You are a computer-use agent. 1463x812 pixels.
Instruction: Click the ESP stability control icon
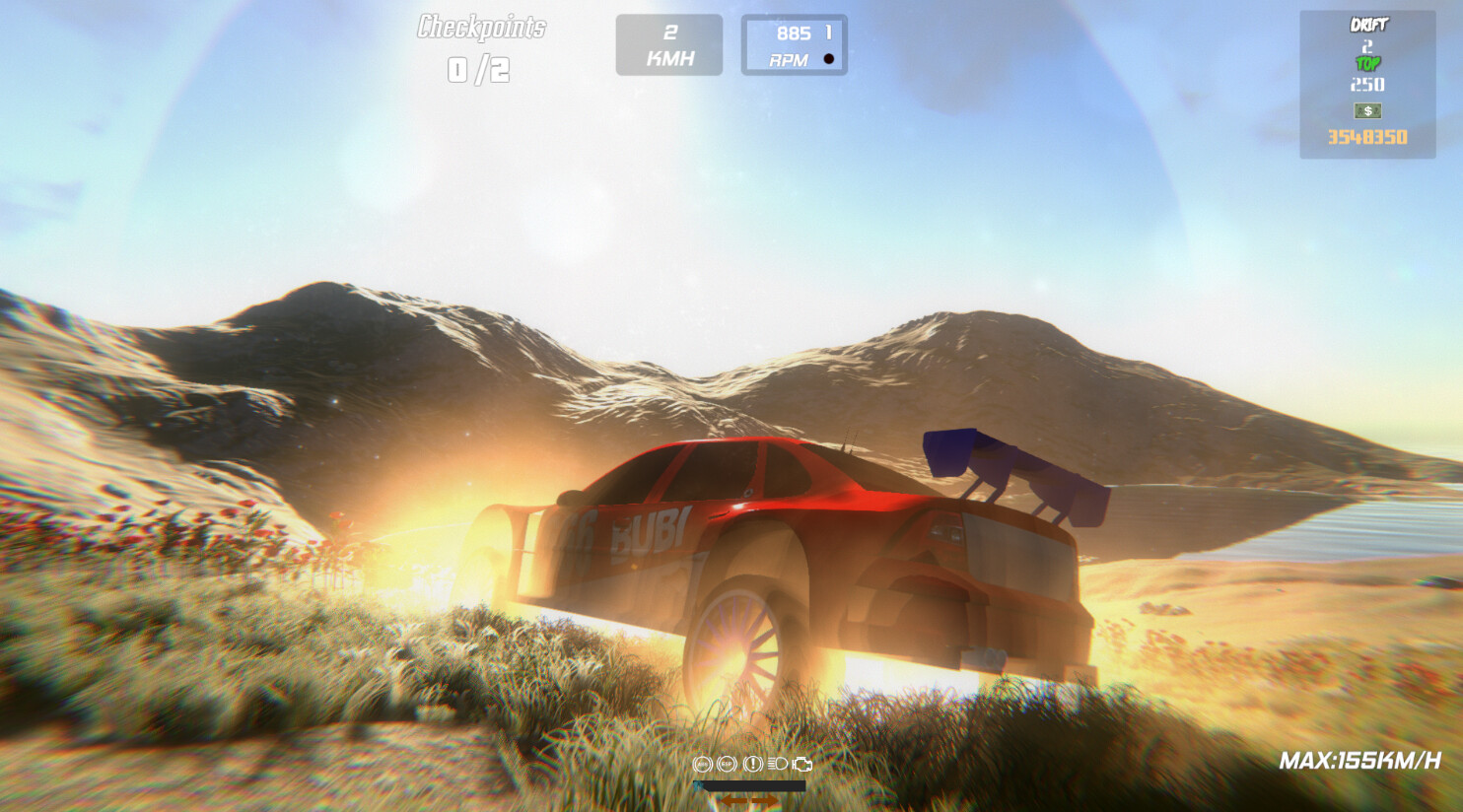(727, 764)
